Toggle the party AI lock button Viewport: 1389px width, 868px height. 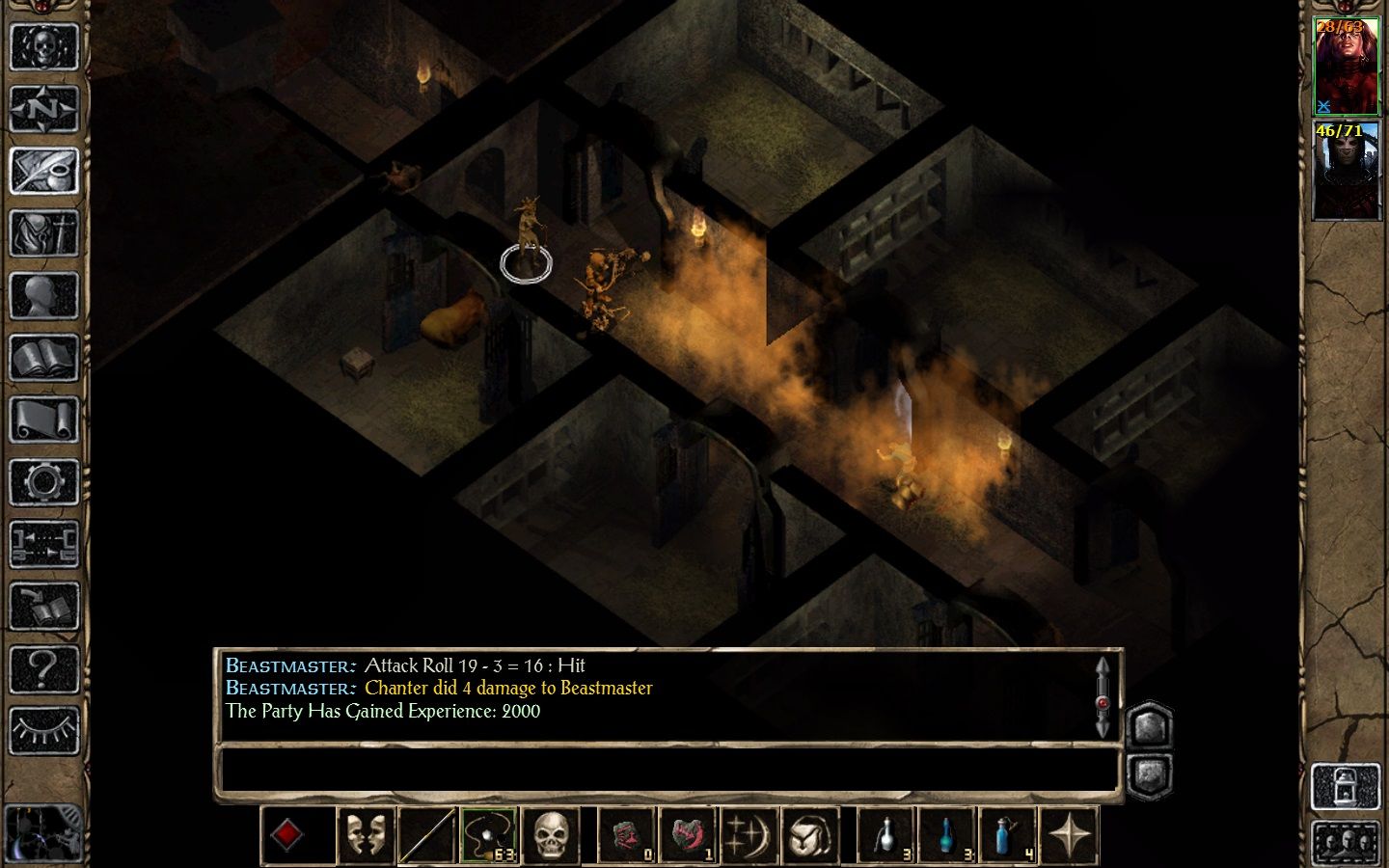pyautogui.click(x=1347, y=786)
